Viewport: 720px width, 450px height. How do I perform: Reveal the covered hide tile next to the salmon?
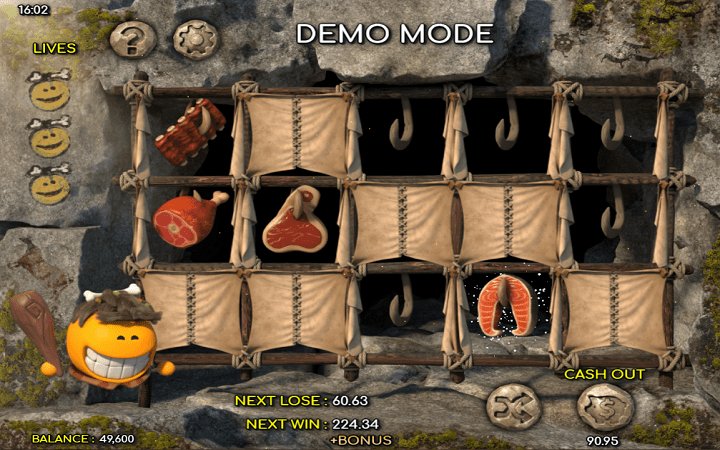click(612, 310)
